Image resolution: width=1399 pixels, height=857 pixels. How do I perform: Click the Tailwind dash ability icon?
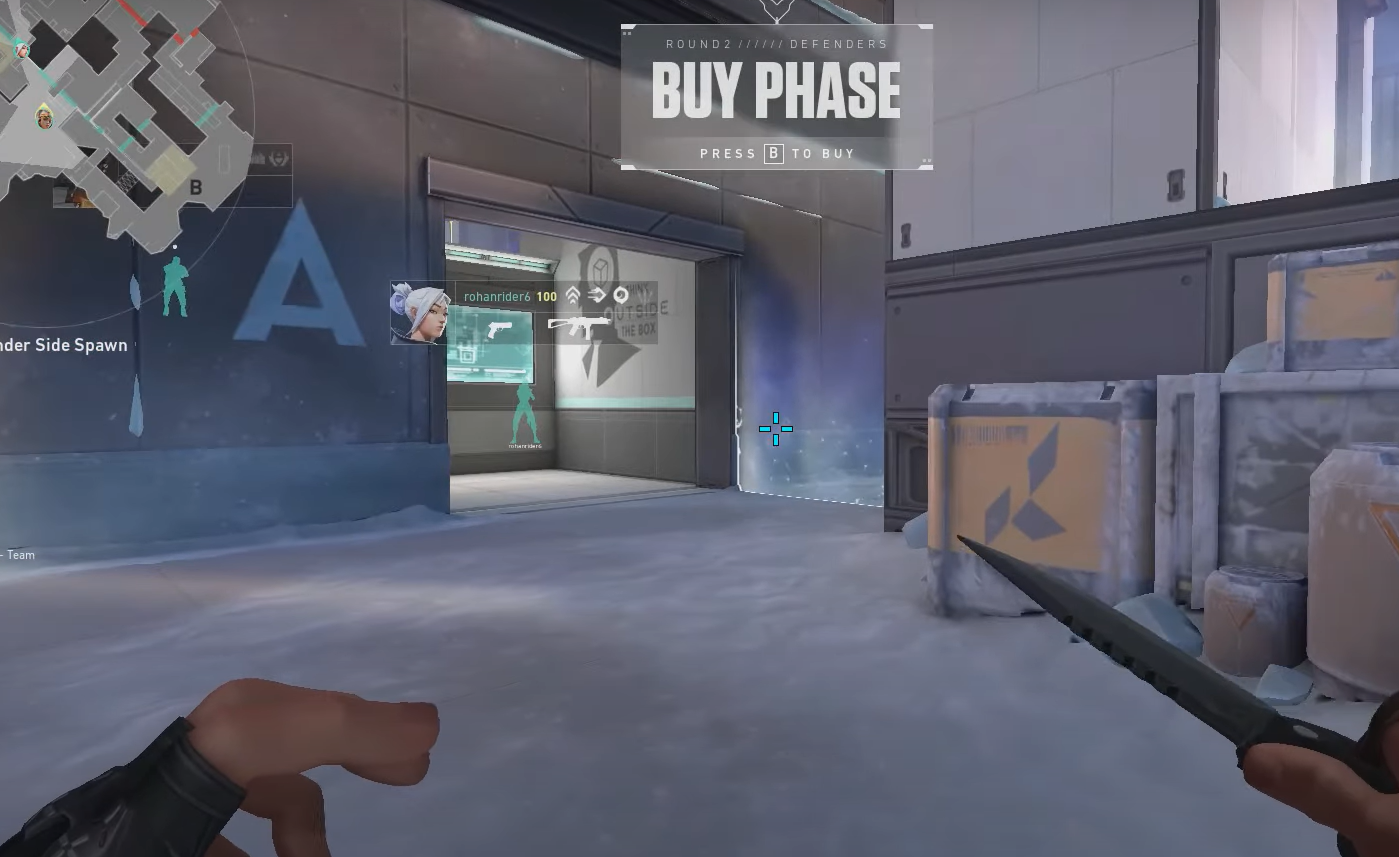pos(597,296)
